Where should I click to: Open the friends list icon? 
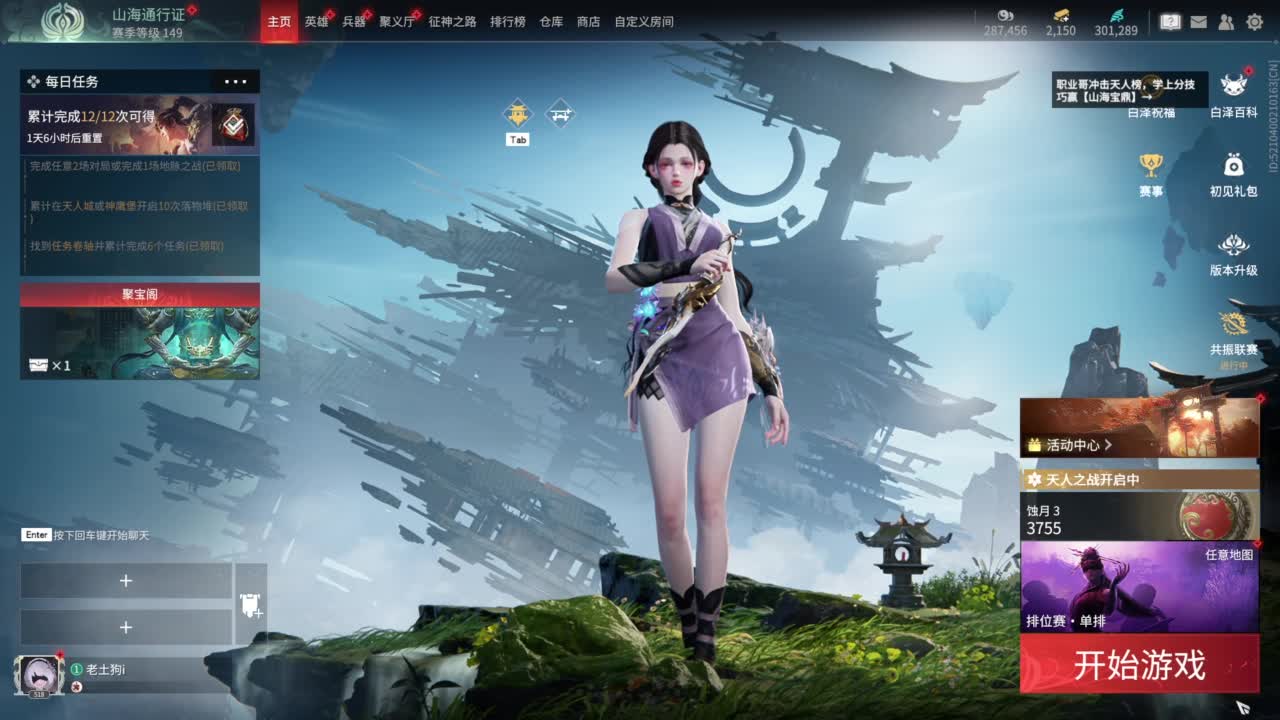[x=1226, y=21]
